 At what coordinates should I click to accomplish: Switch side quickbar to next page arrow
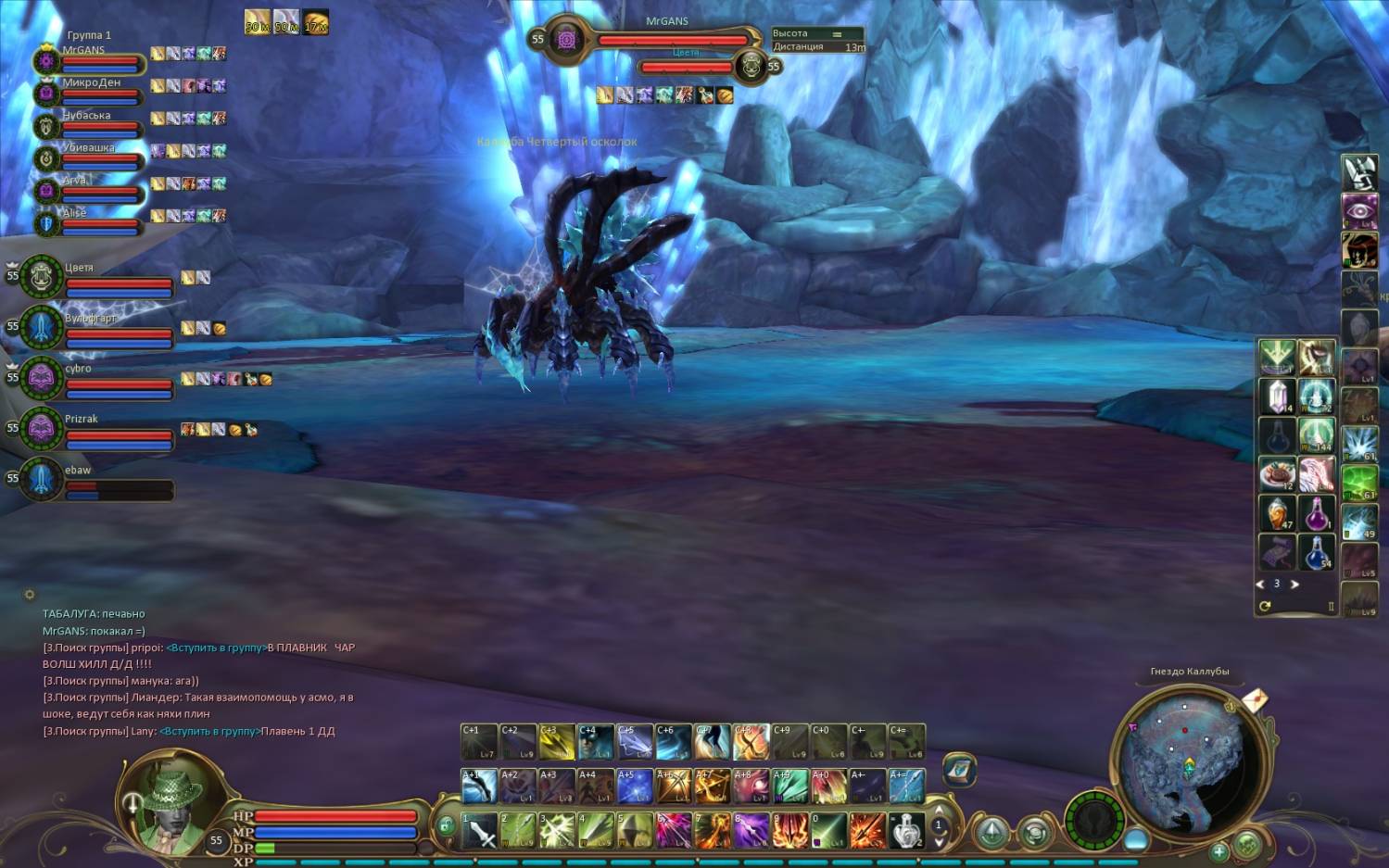(1295, 585)
